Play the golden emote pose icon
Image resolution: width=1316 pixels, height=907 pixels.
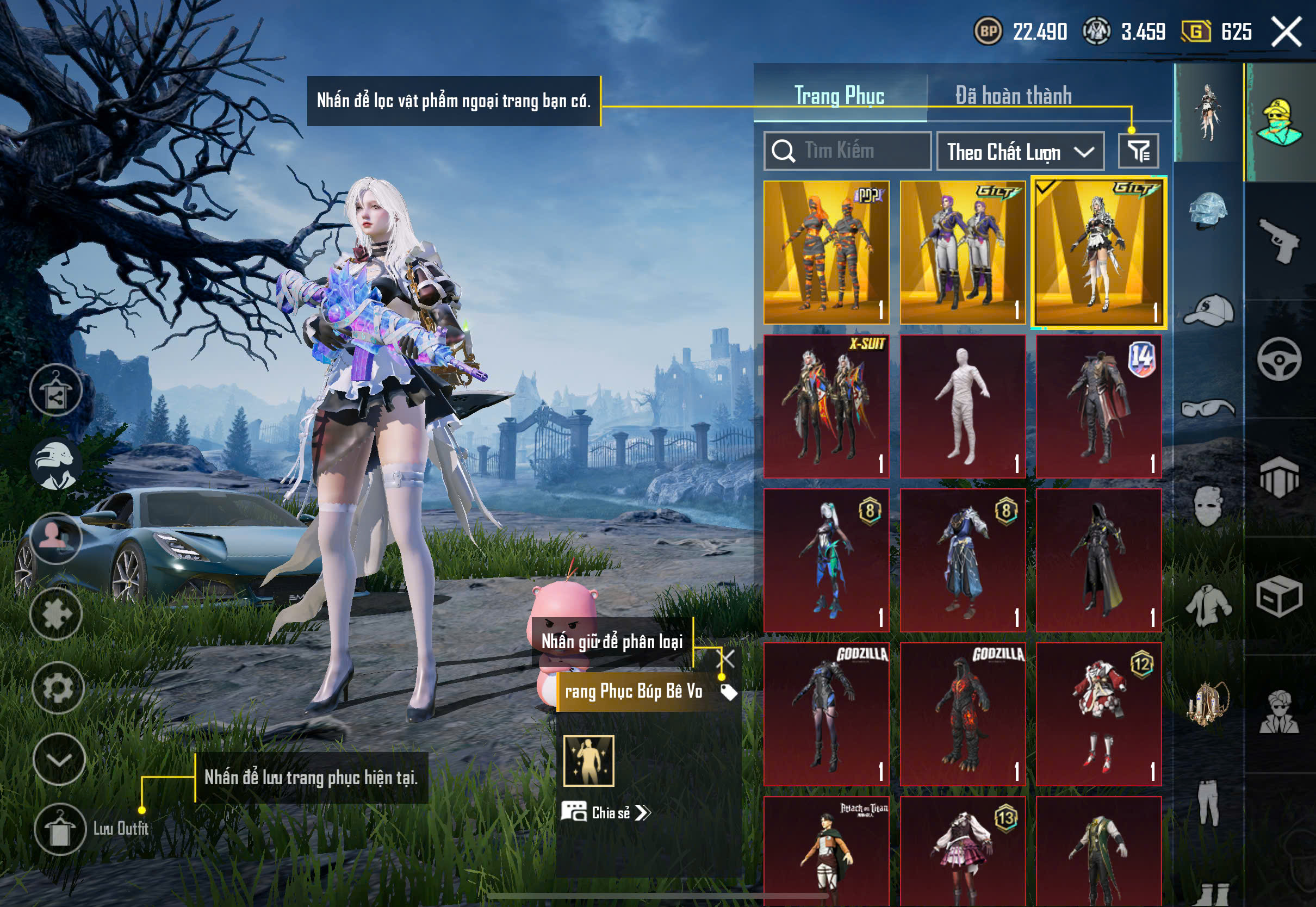pyautogui.click(x=589, y=760)
